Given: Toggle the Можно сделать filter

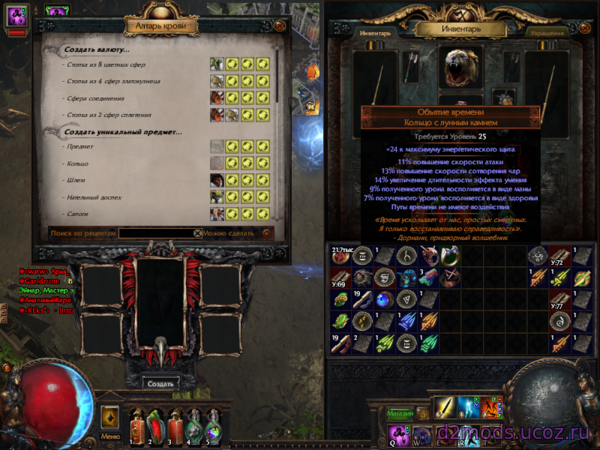Looking at the screenshot, I should click(x=230, y=233).
